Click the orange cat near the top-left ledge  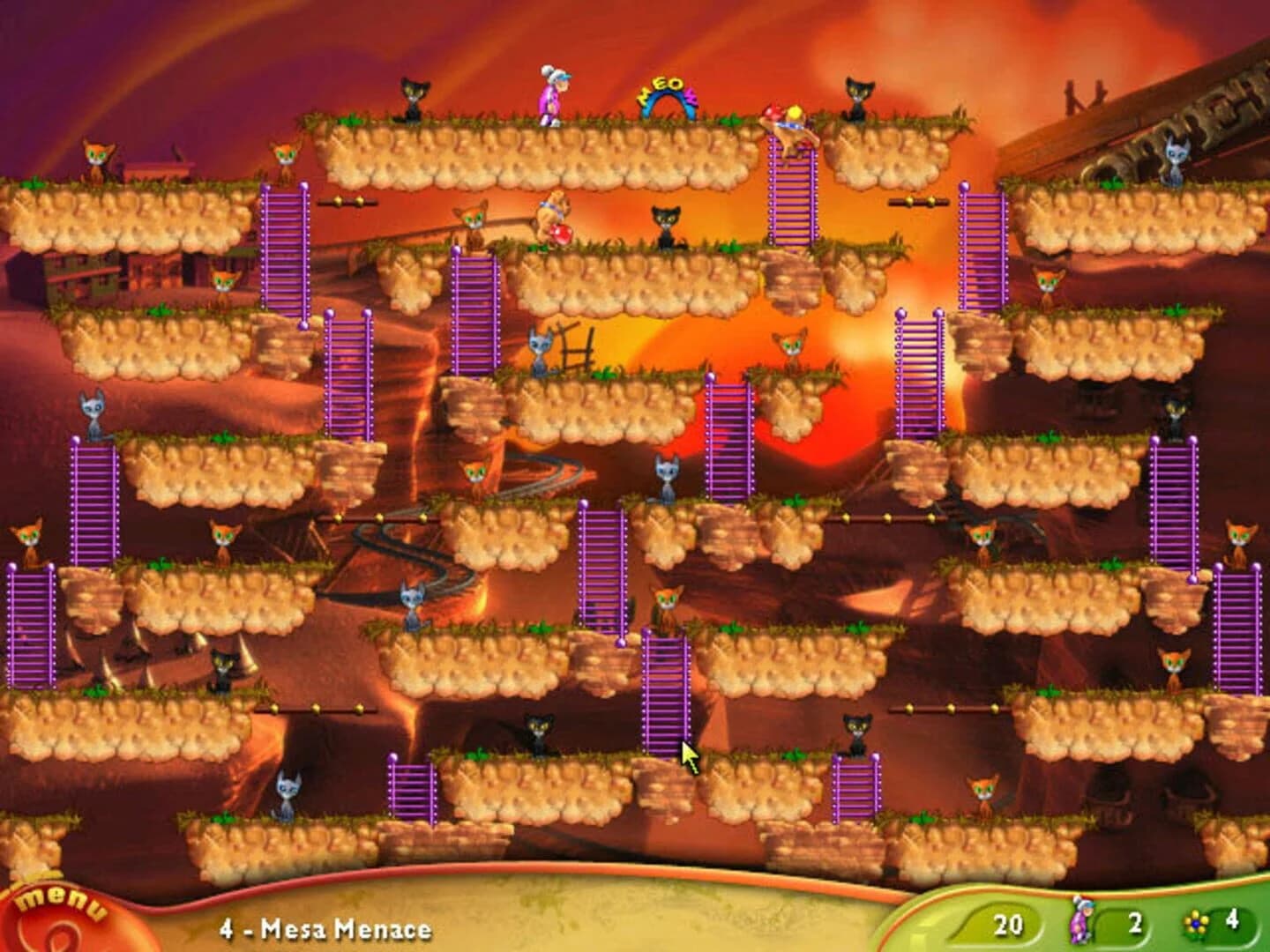pos(97,159)
